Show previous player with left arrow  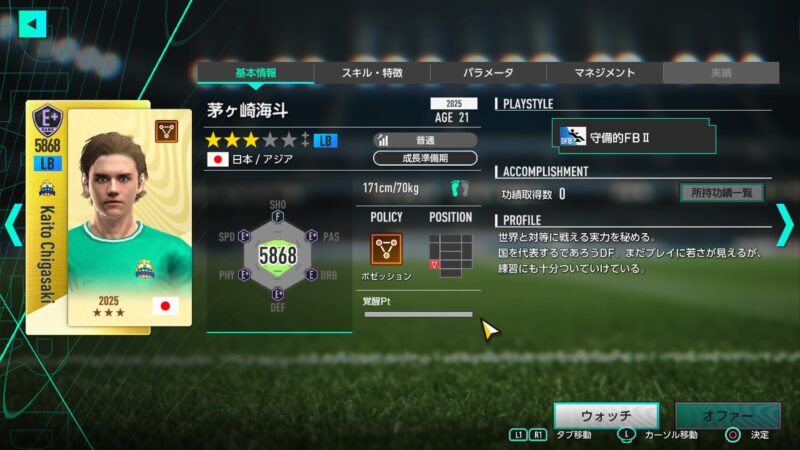[x=13, y=225]
